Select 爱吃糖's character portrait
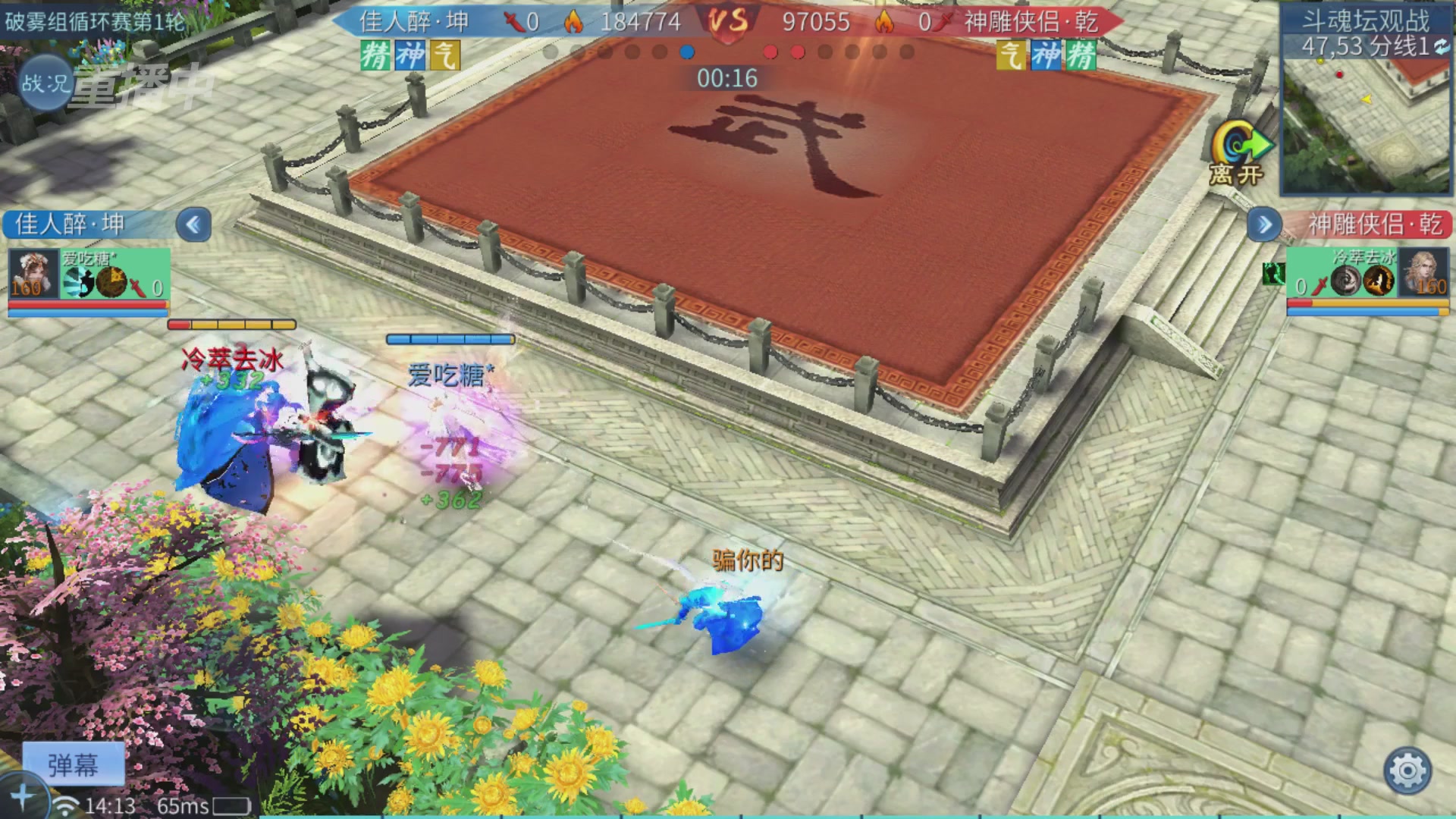 point(33,275)
